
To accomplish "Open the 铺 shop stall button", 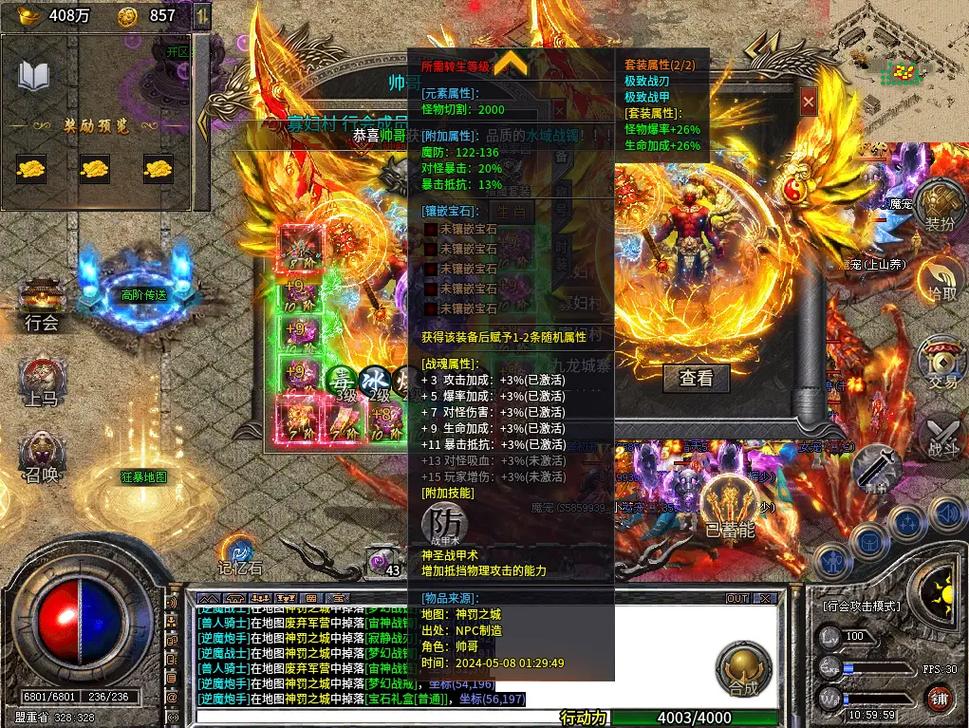I will pos(939,697).
